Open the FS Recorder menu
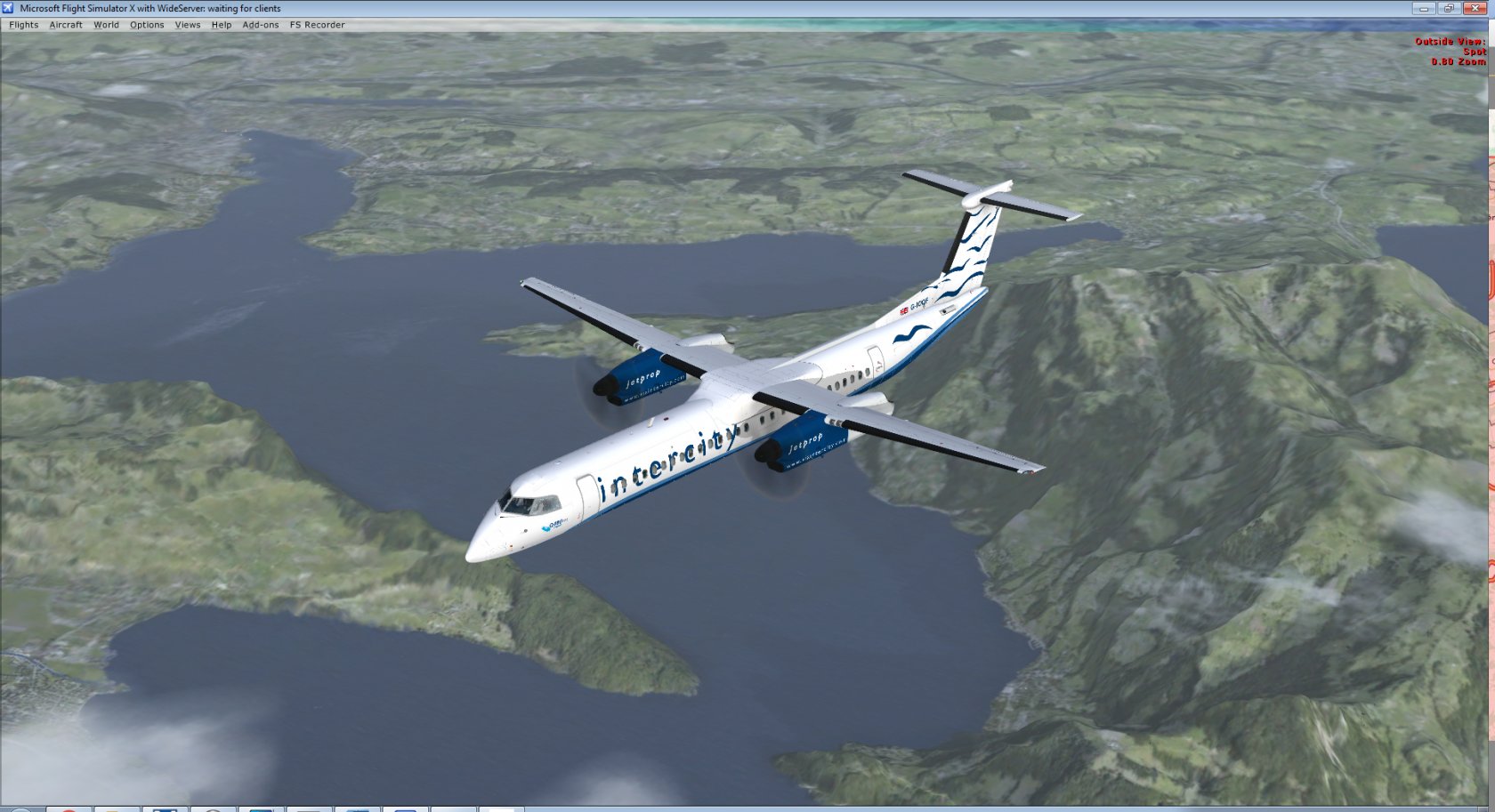This screenshot has width=1495, height=812. click(317, 25)
